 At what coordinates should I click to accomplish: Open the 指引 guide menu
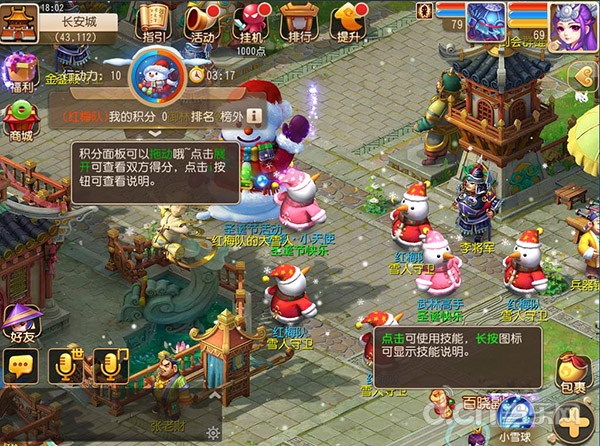[x=153, y=20]
